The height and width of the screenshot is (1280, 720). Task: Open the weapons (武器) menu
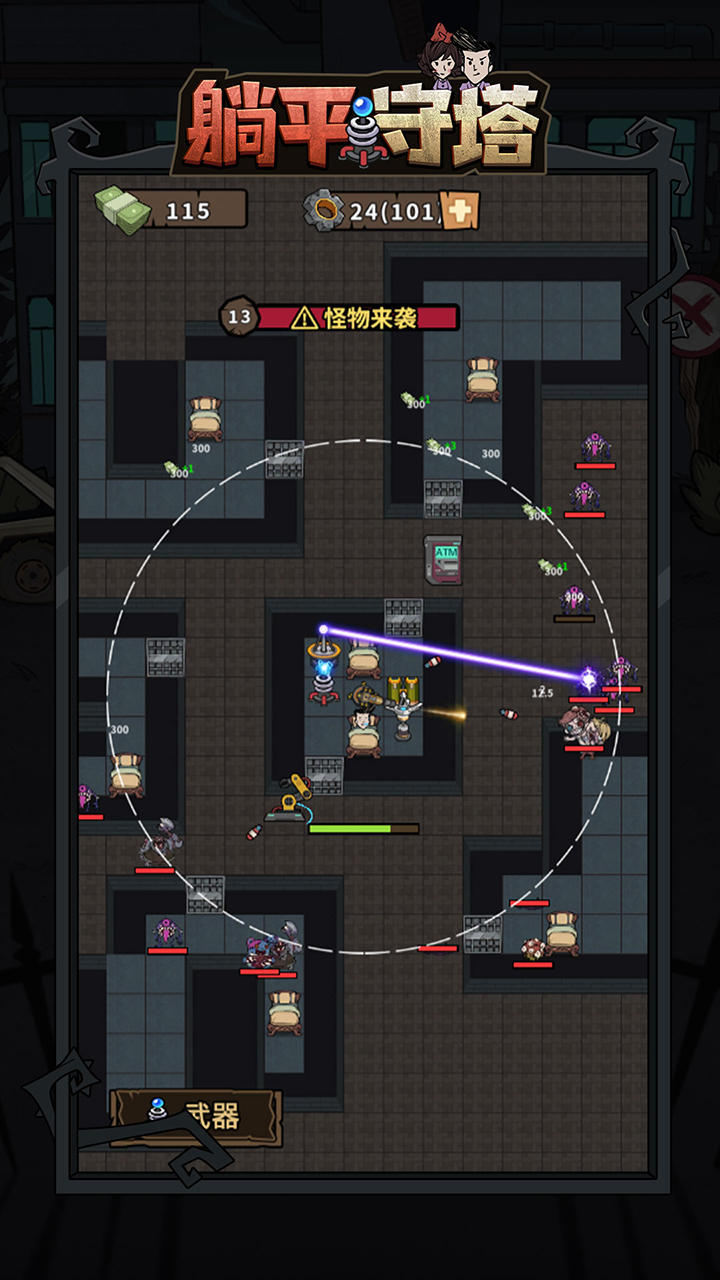click(196, 1116)
